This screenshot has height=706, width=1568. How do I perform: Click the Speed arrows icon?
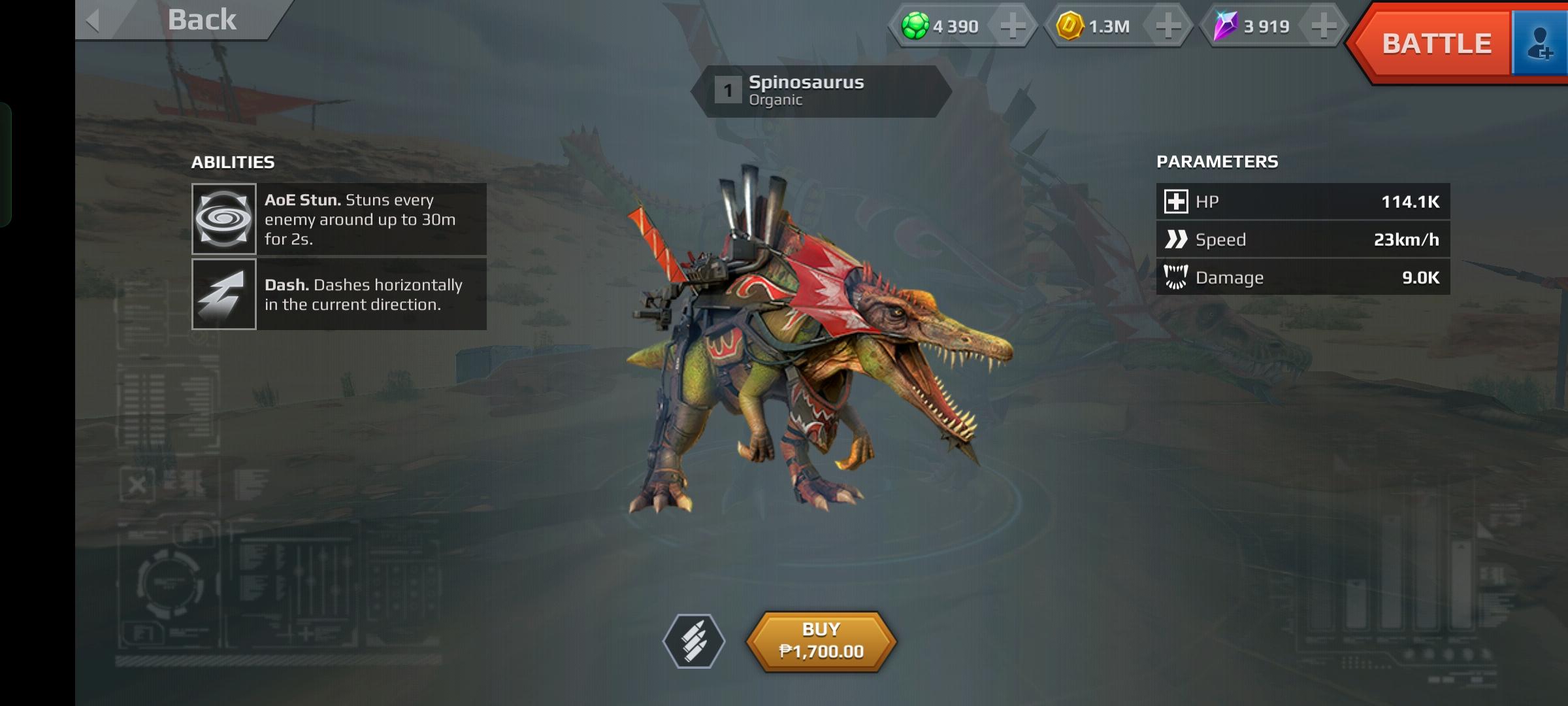[x=1176, y=239]
